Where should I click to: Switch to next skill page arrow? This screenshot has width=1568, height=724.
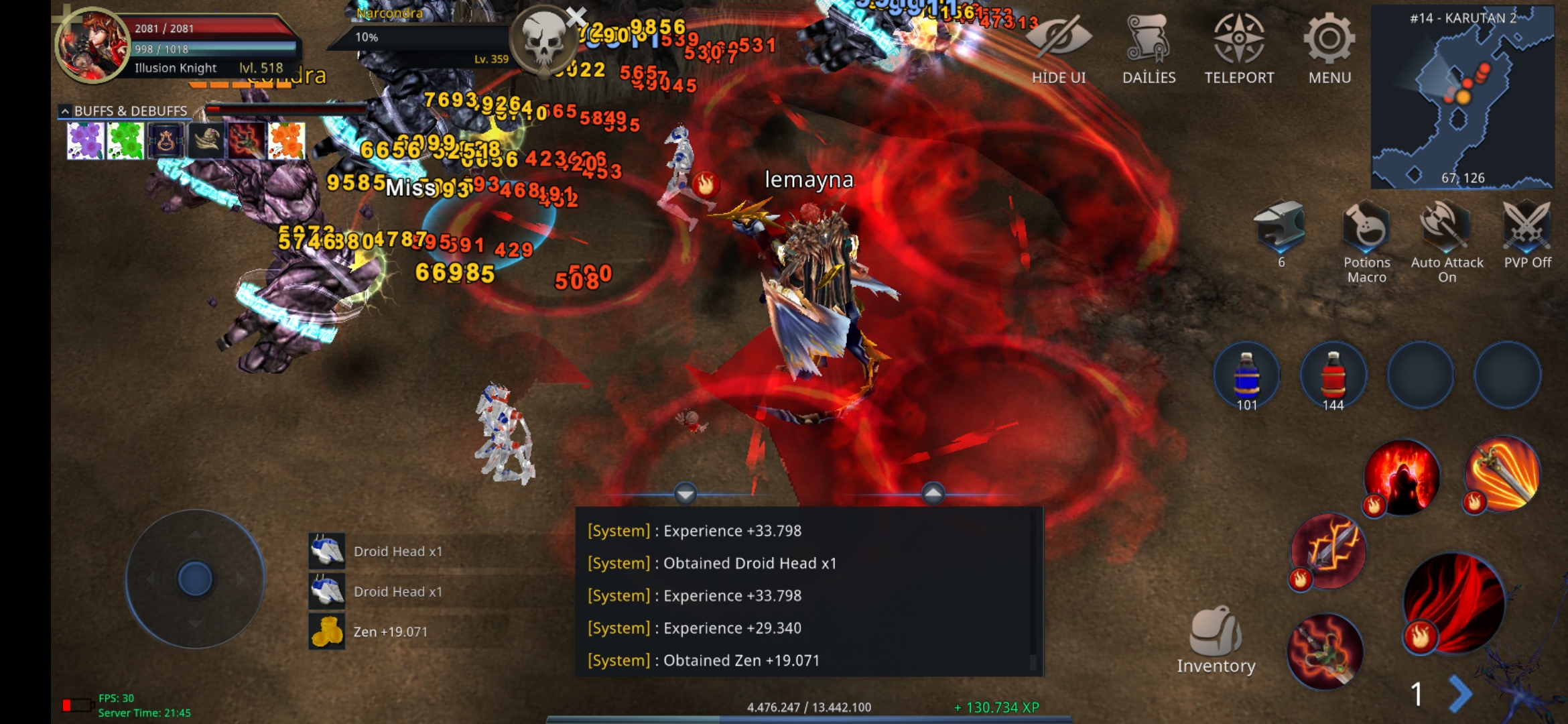pyautogui.click(x=1461, y=694)
